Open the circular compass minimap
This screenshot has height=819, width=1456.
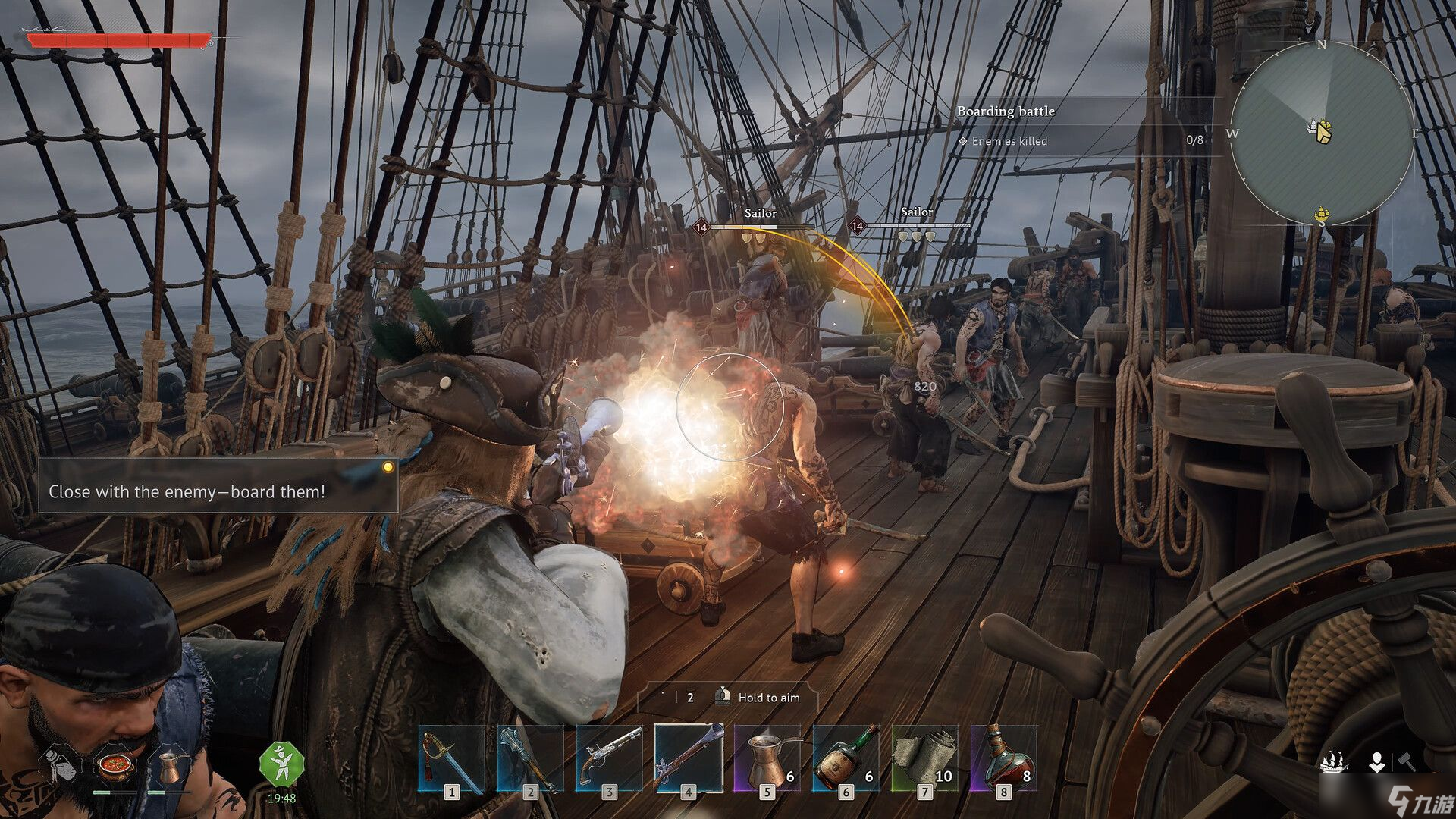1322,133
